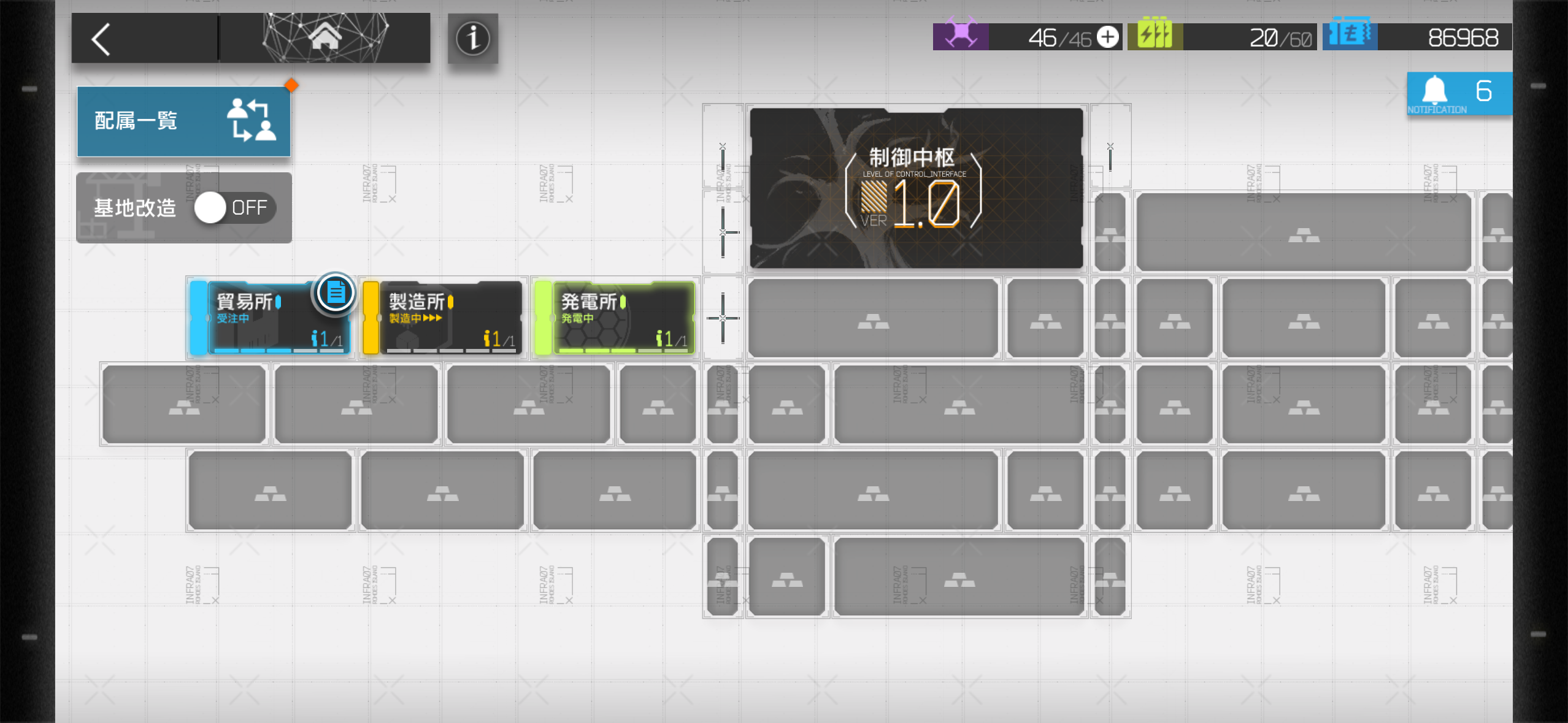Viewport: 1568px width, 723px height.
Task: Open the notification panel
Action: pos(1459,94)
